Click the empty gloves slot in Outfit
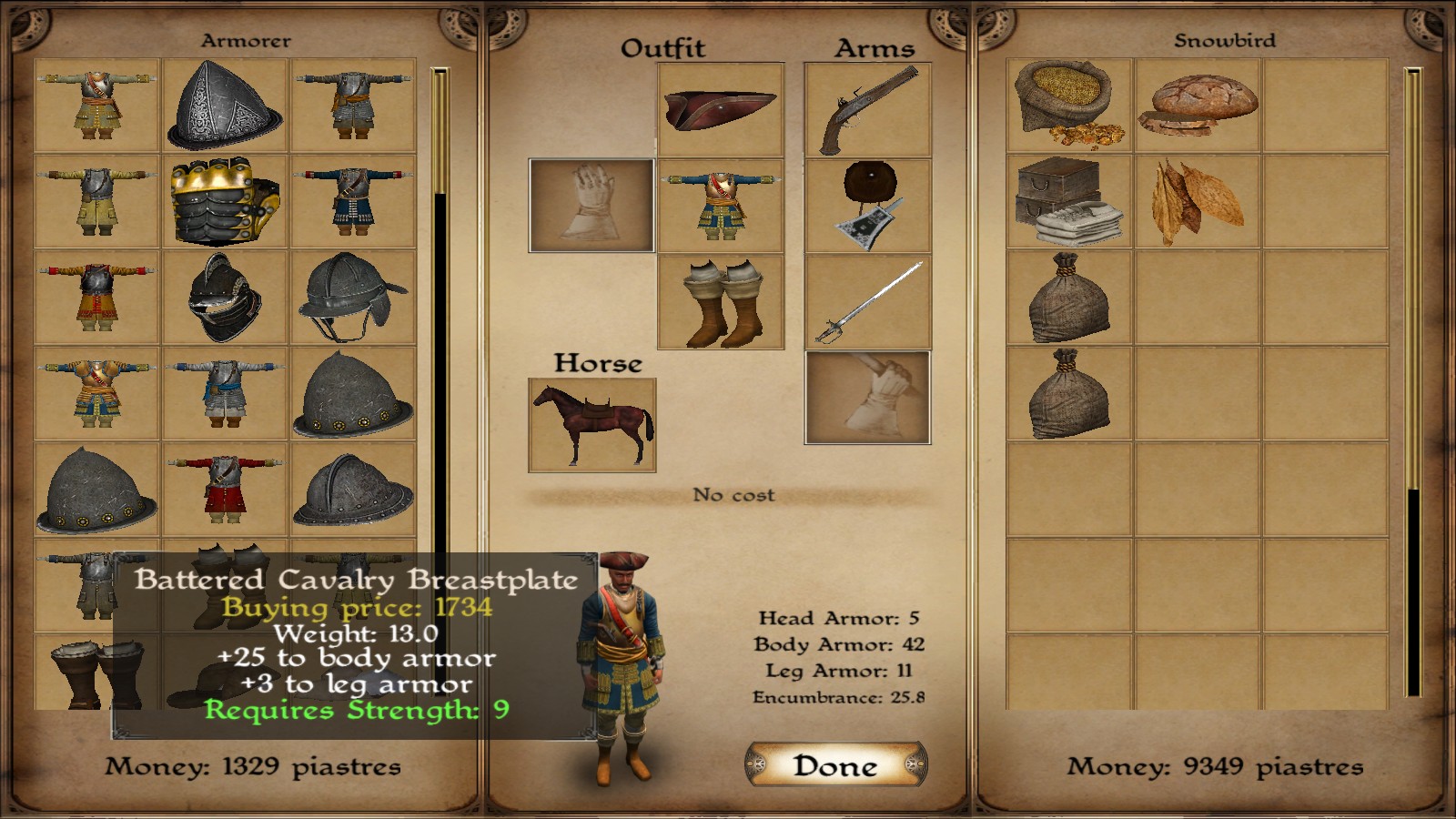Viewport: 1456px width, 819px height. 590,205
